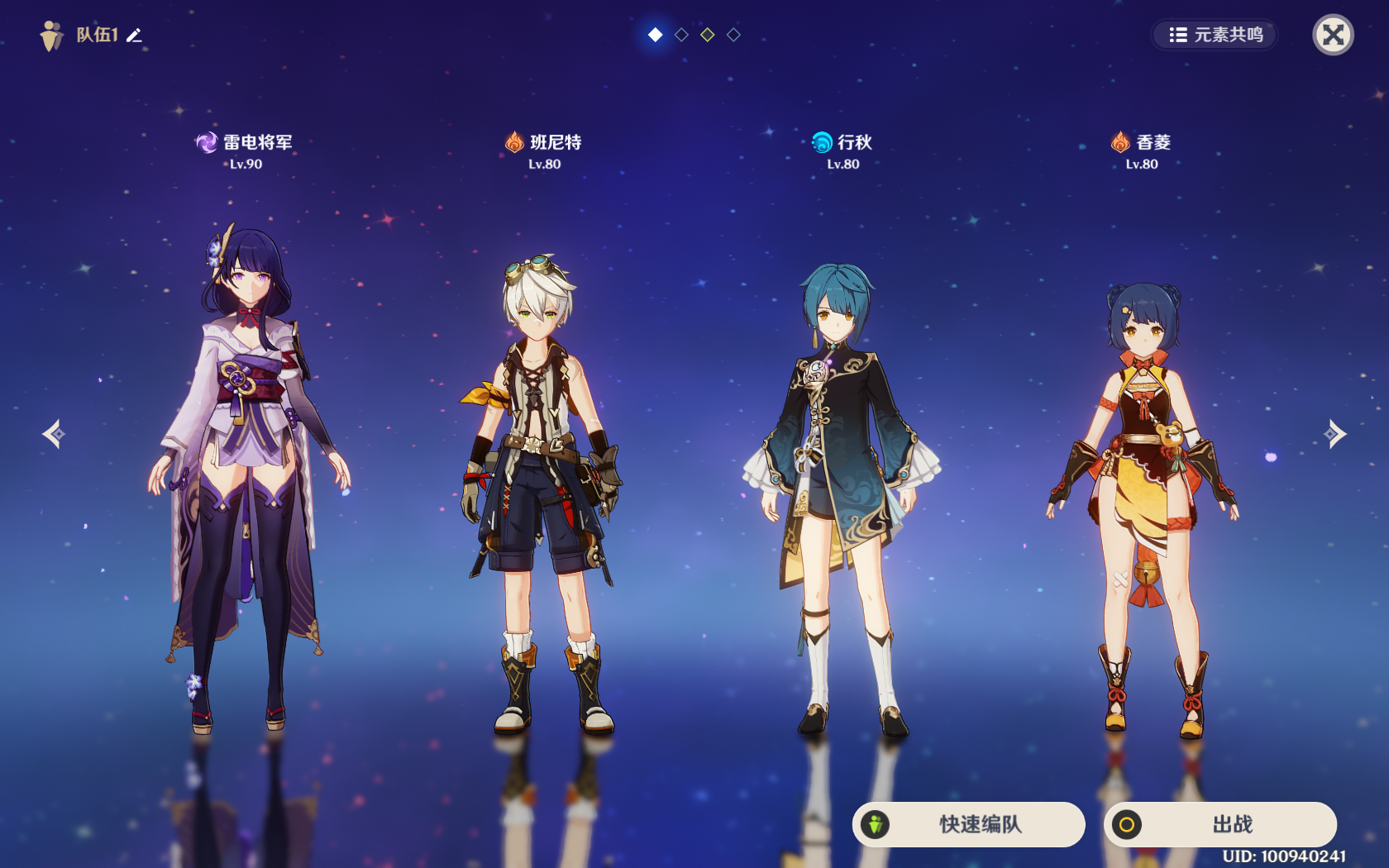Open the 元素共鸣 elemental resonance list
Screen dimensions: 1389x868
[x=1215, y=35]
